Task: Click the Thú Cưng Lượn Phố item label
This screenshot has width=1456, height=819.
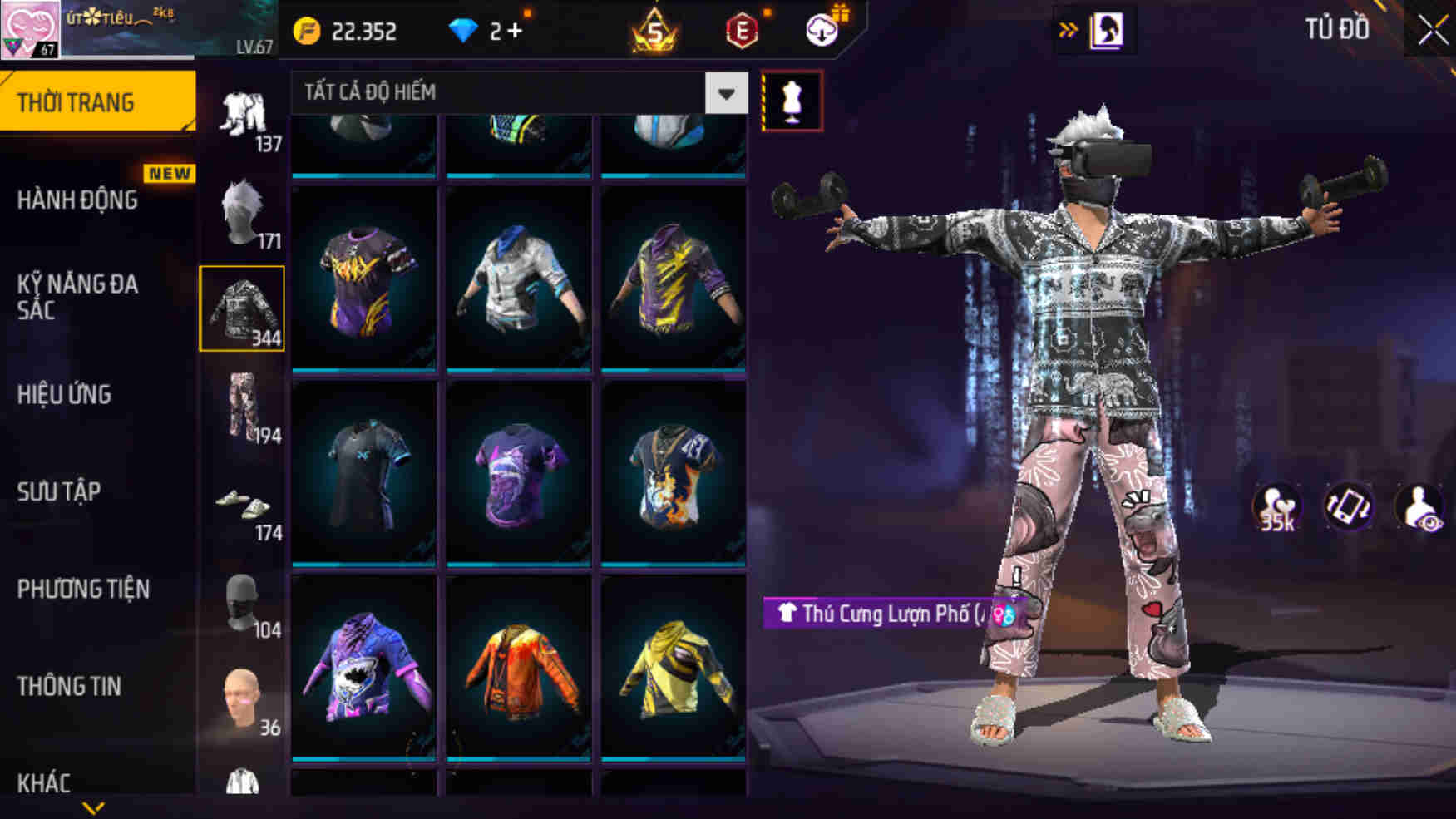Action: pyautogui.click(x=886, y=615)
